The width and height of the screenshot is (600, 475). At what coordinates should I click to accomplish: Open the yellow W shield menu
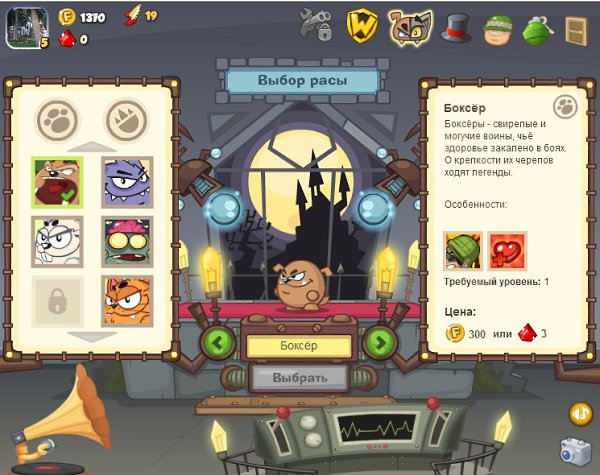(x=362, y=26)
